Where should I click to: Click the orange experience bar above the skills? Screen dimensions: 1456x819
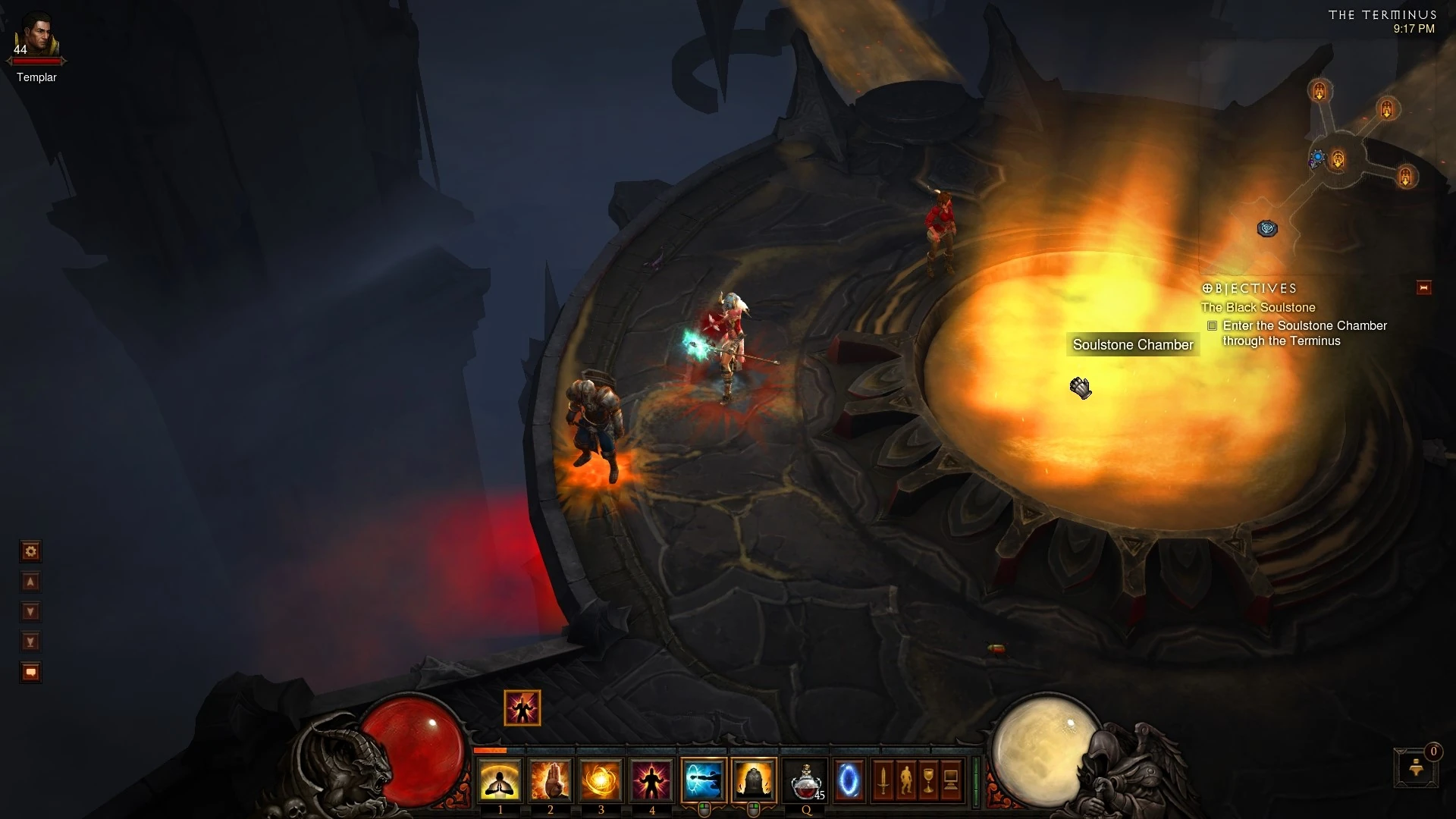click(x=489, y=749)
